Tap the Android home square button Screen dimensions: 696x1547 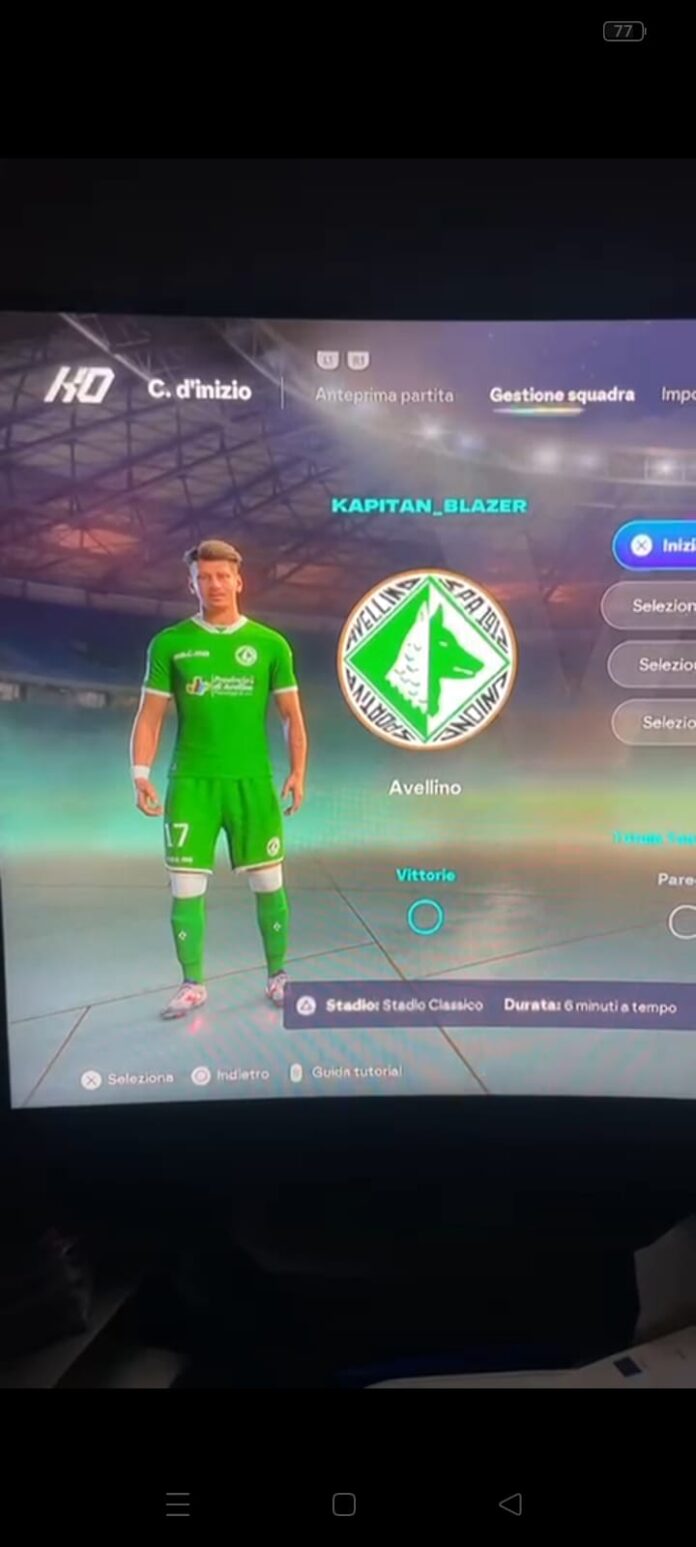click(x=344, y=1504)
